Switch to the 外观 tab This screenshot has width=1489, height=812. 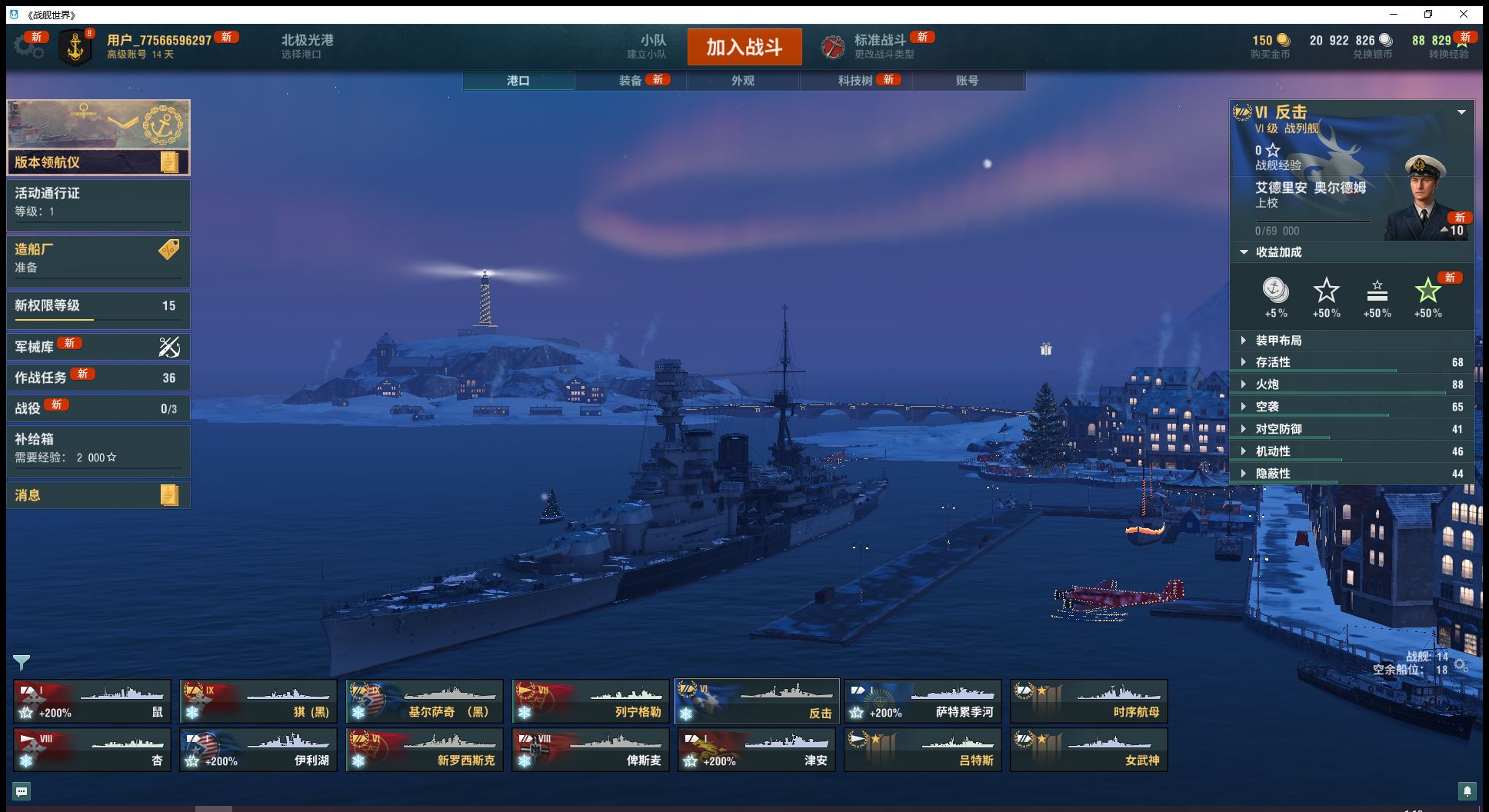coord(742,81)
